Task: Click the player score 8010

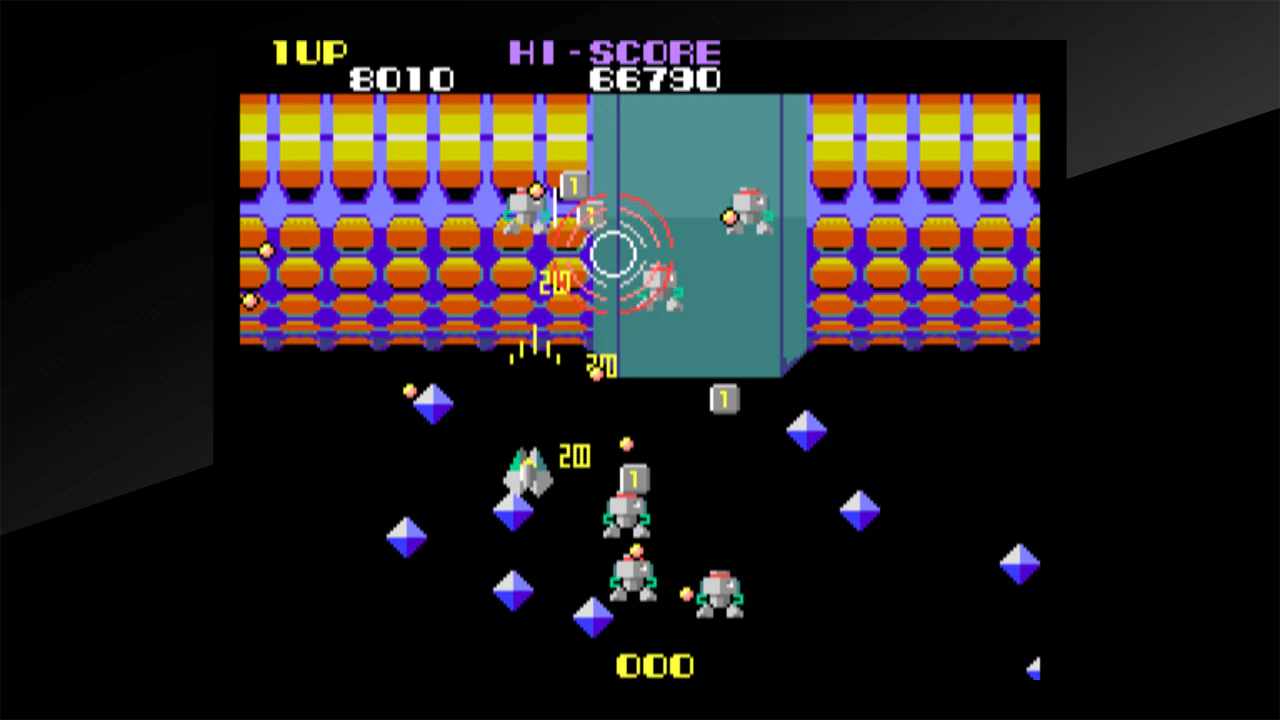Action: pos(402,79)
